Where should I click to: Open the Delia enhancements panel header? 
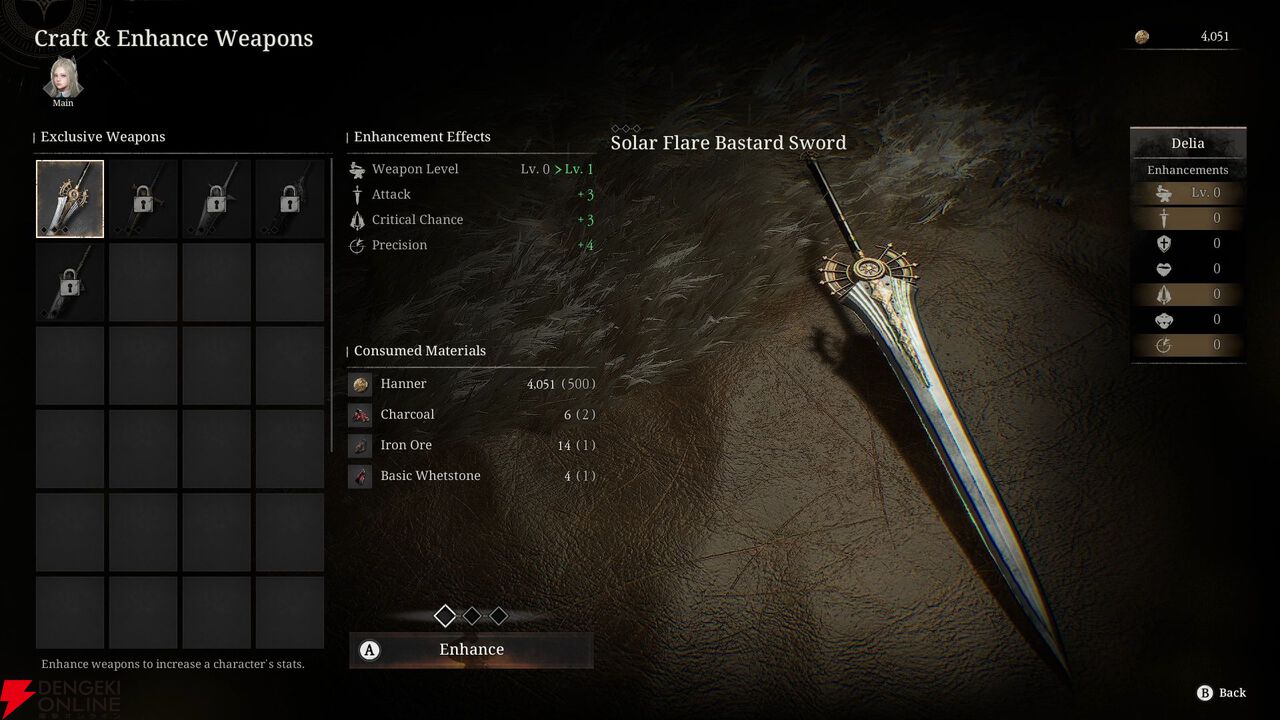click(x=1187, y=143)
